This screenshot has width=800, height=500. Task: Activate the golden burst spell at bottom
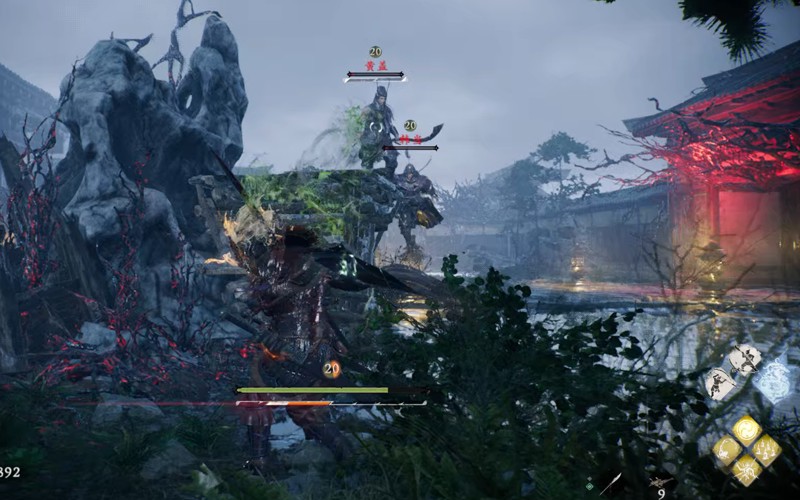coord(746,469)
